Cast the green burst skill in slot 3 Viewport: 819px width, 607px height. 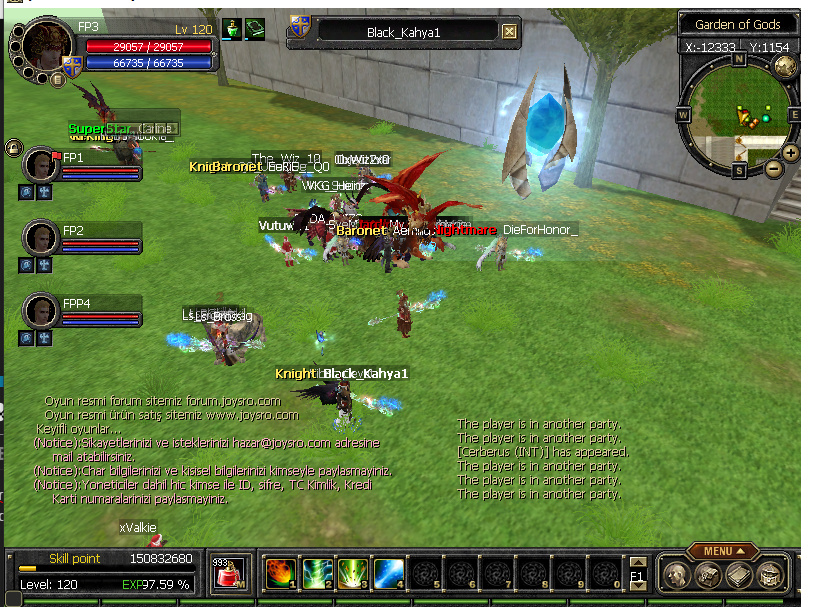point(352,574)
